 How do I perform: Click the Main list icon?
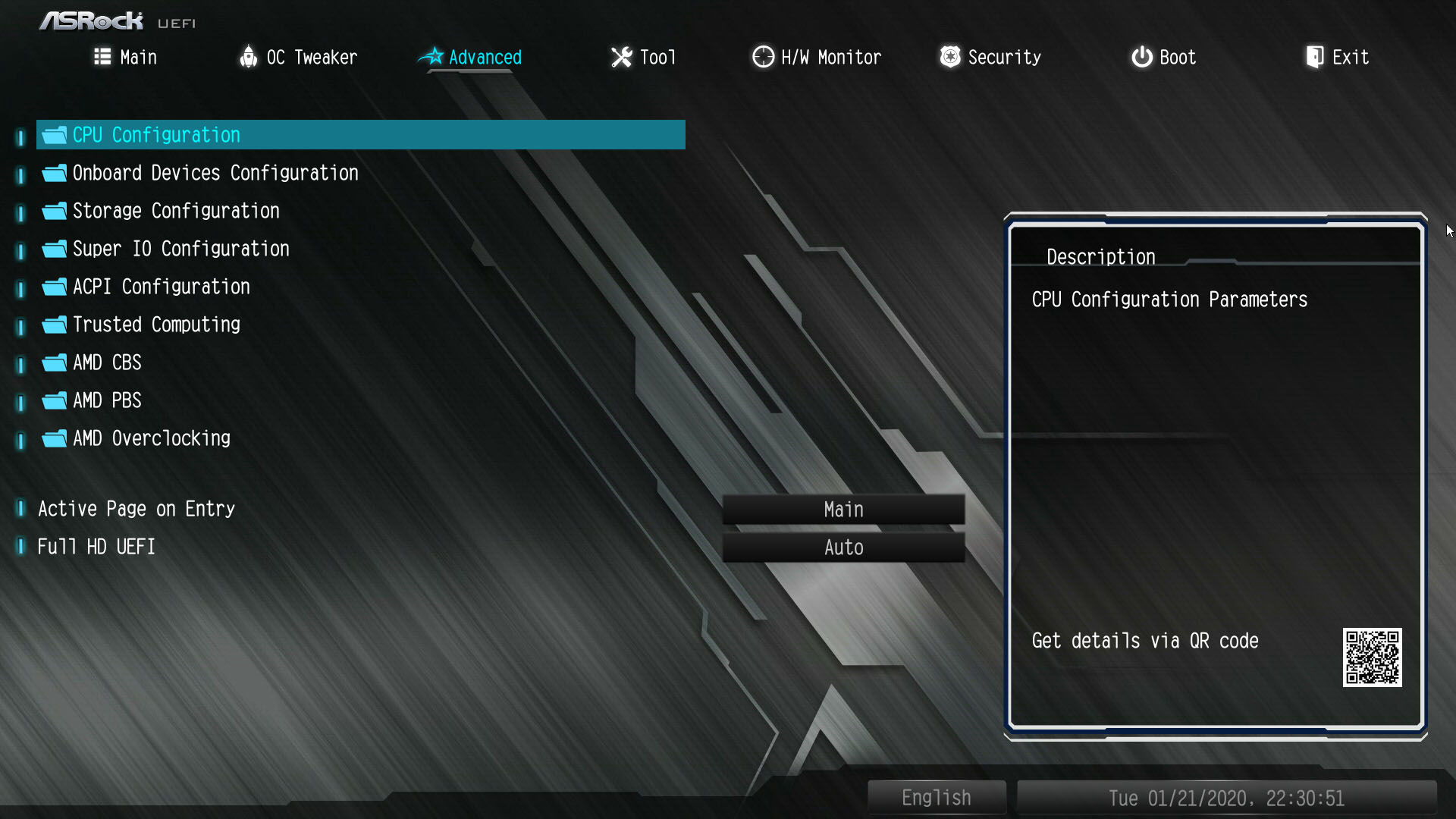(102, 57)
